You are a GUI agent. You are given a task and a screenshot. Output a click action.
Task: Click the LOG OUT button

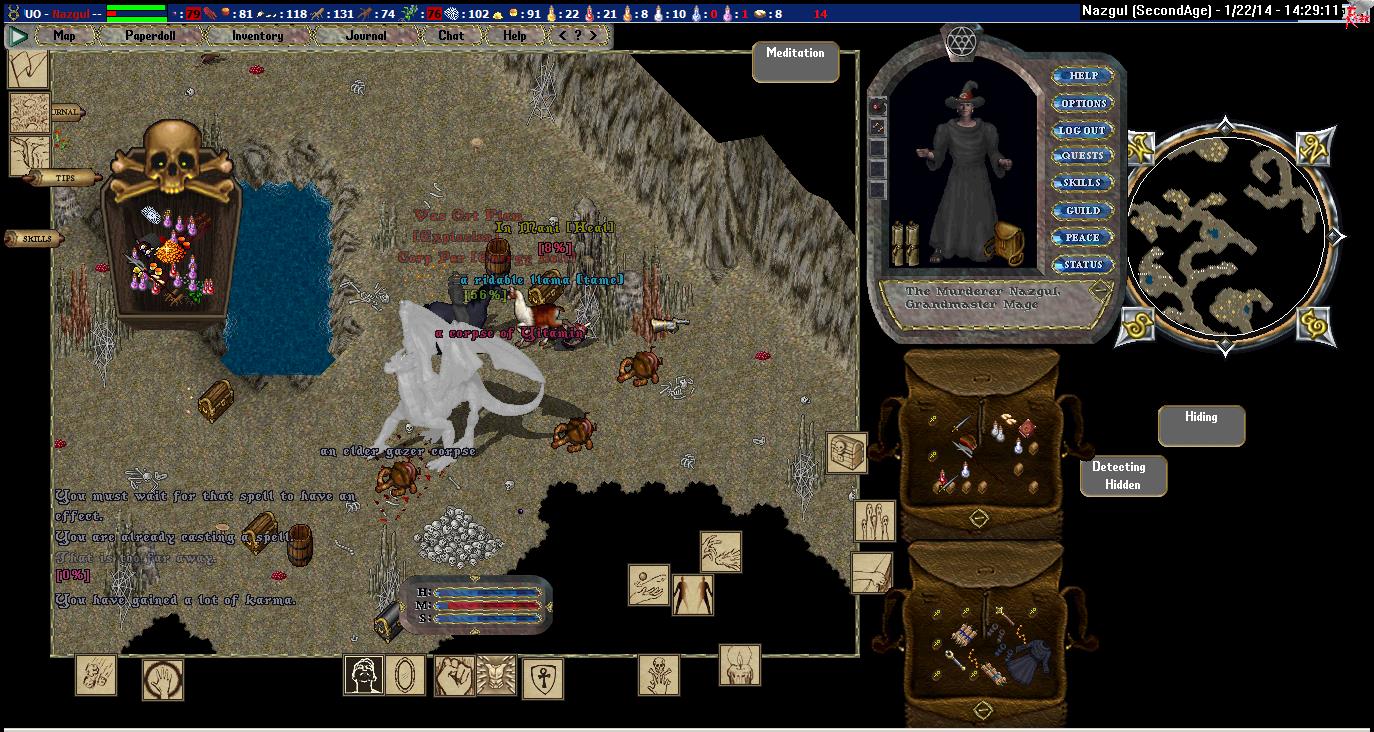(x=1083, y=131)
